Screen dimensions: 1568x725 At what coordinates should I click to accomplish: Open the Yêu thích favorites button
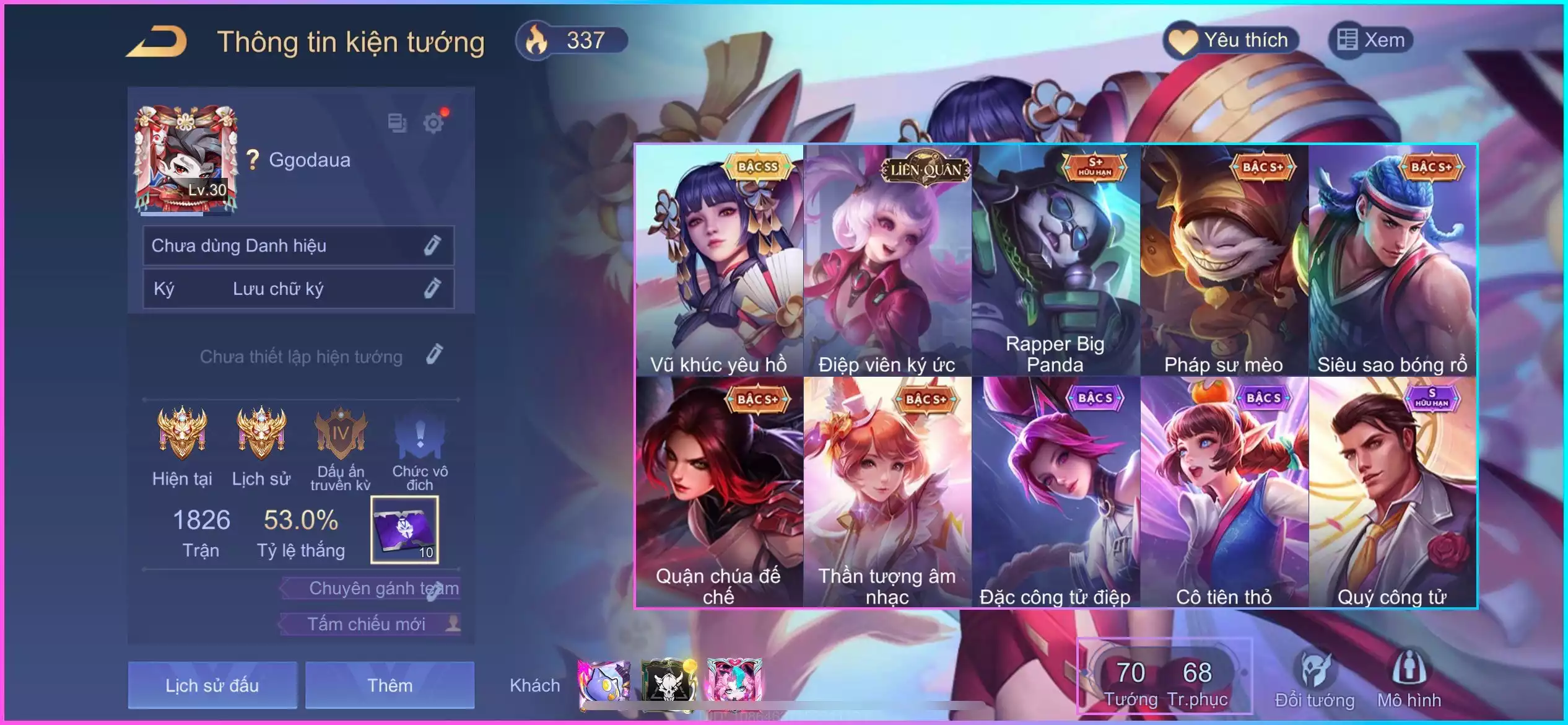[x=1231, y=41]
